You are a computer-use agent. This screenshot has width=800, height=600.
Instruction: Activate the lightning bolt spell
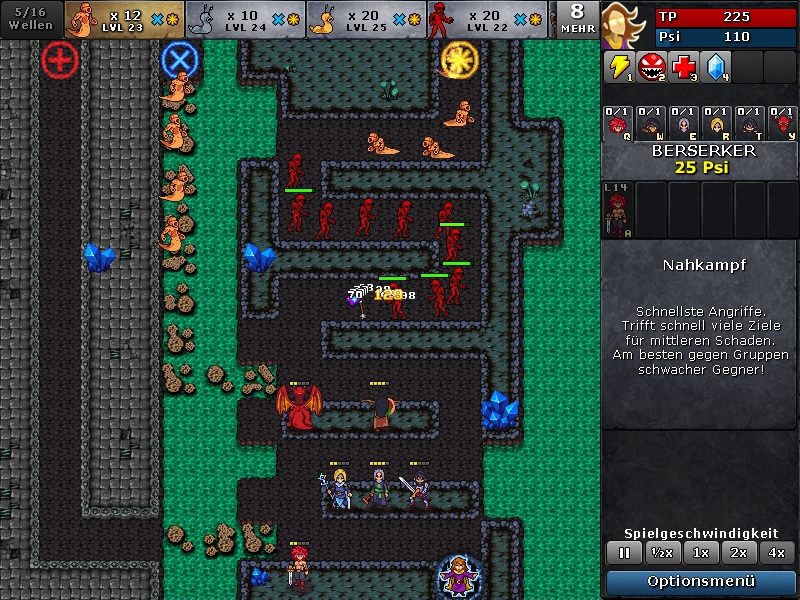(x=620, y=67)
